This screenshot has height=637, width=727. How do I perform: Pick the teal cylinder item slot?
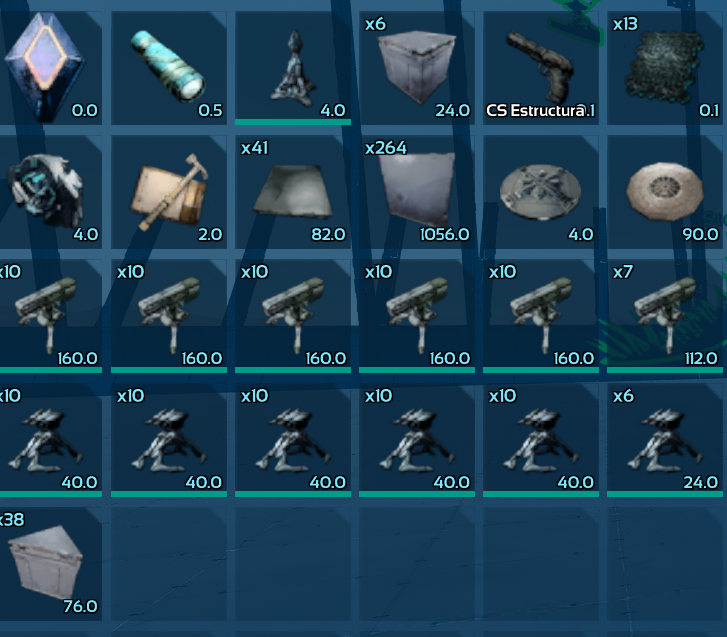tap(168, 68)
